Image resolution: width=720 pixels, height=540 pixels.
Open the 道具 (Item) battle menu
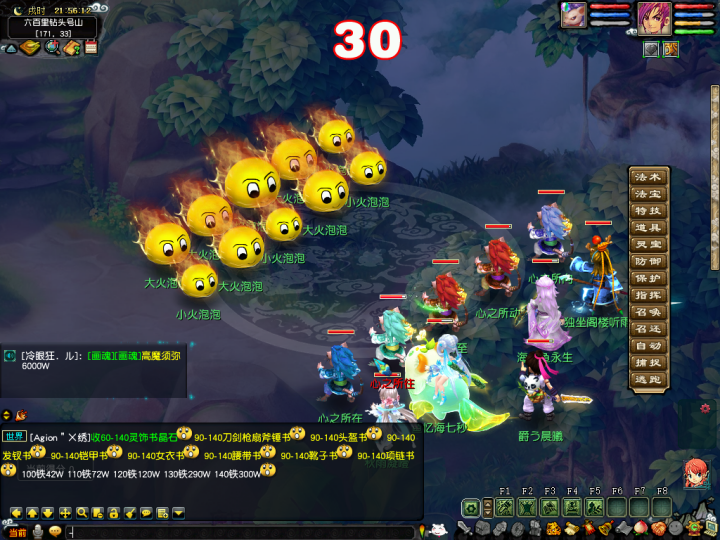(648, 228)
